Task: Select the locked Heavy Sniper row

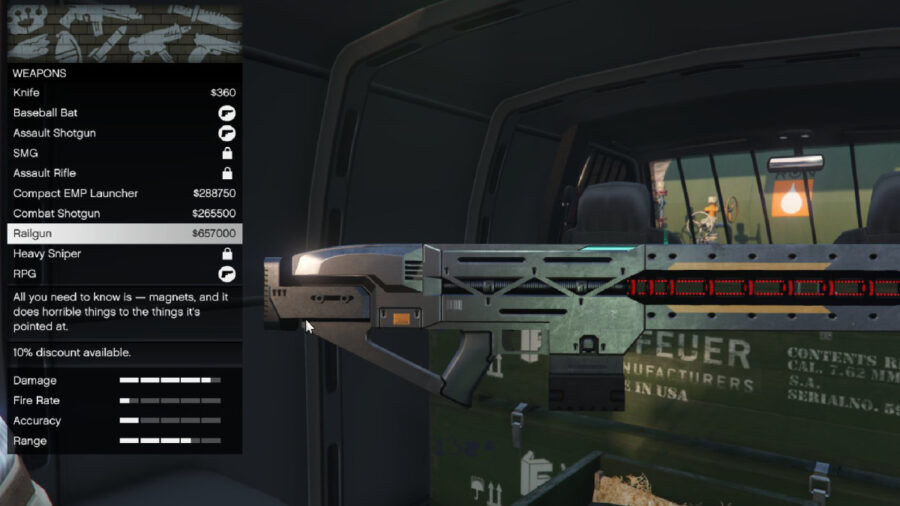Action: (x=124, y=253)
